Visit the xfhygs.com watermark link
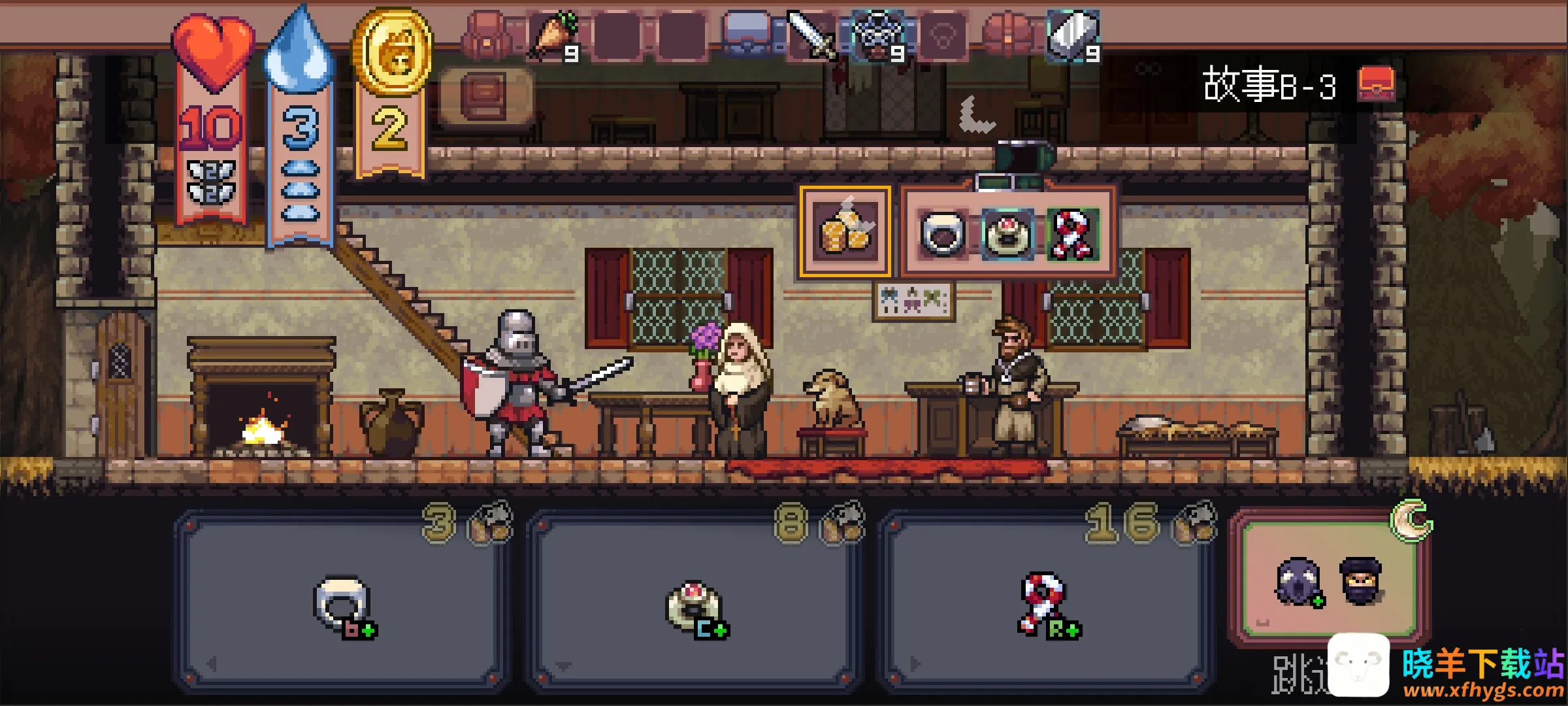This screenshot has width=1568, height=706. coord(1483,690)
